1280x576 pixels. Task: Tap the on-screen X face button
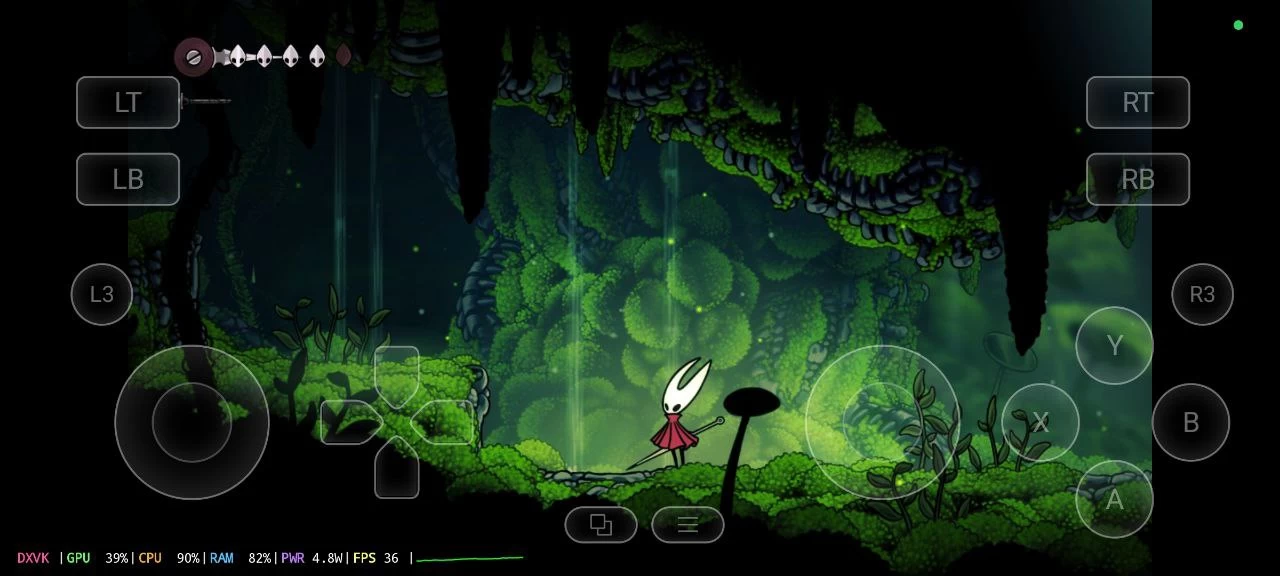click(1040, 422)
